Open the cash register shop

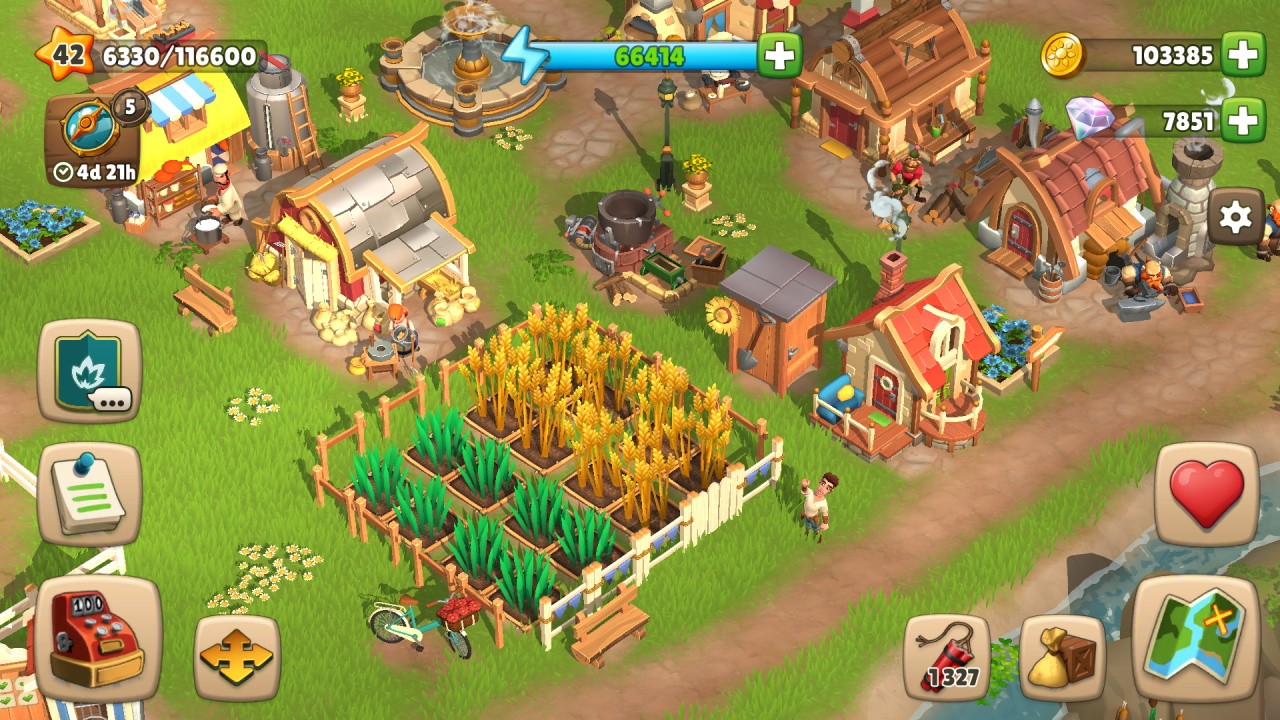pos(98,637)
